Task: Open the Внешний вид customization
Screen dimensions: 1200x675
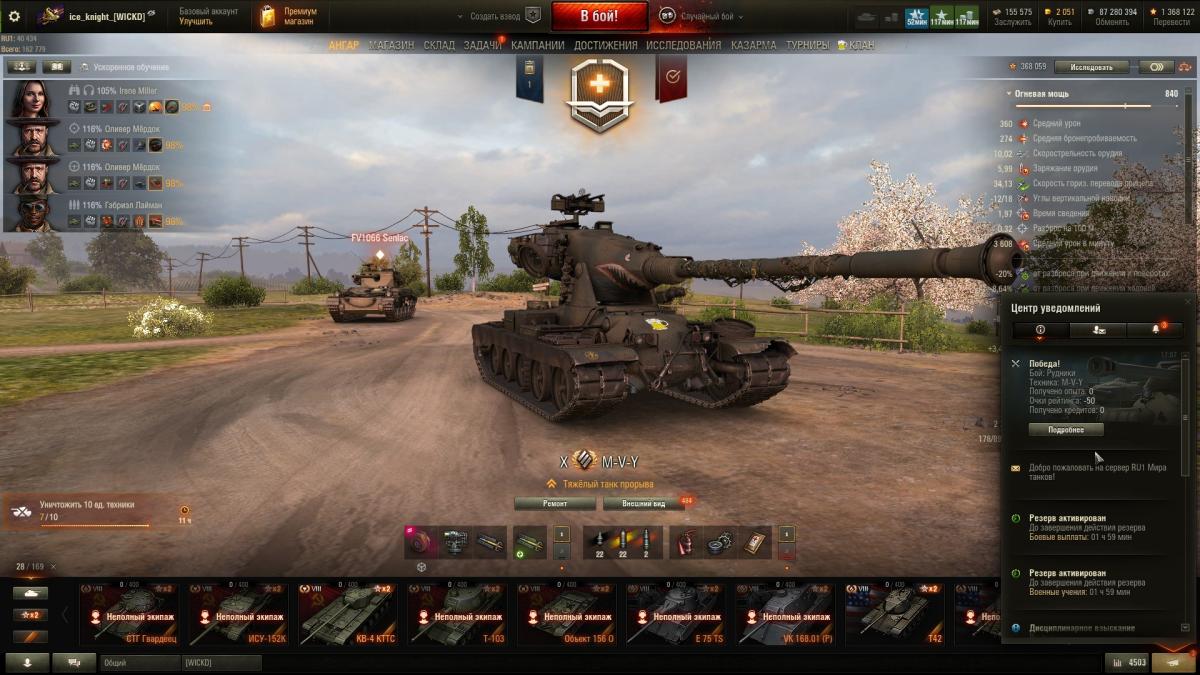Action: pyautogui.click(x=644, y=504)
